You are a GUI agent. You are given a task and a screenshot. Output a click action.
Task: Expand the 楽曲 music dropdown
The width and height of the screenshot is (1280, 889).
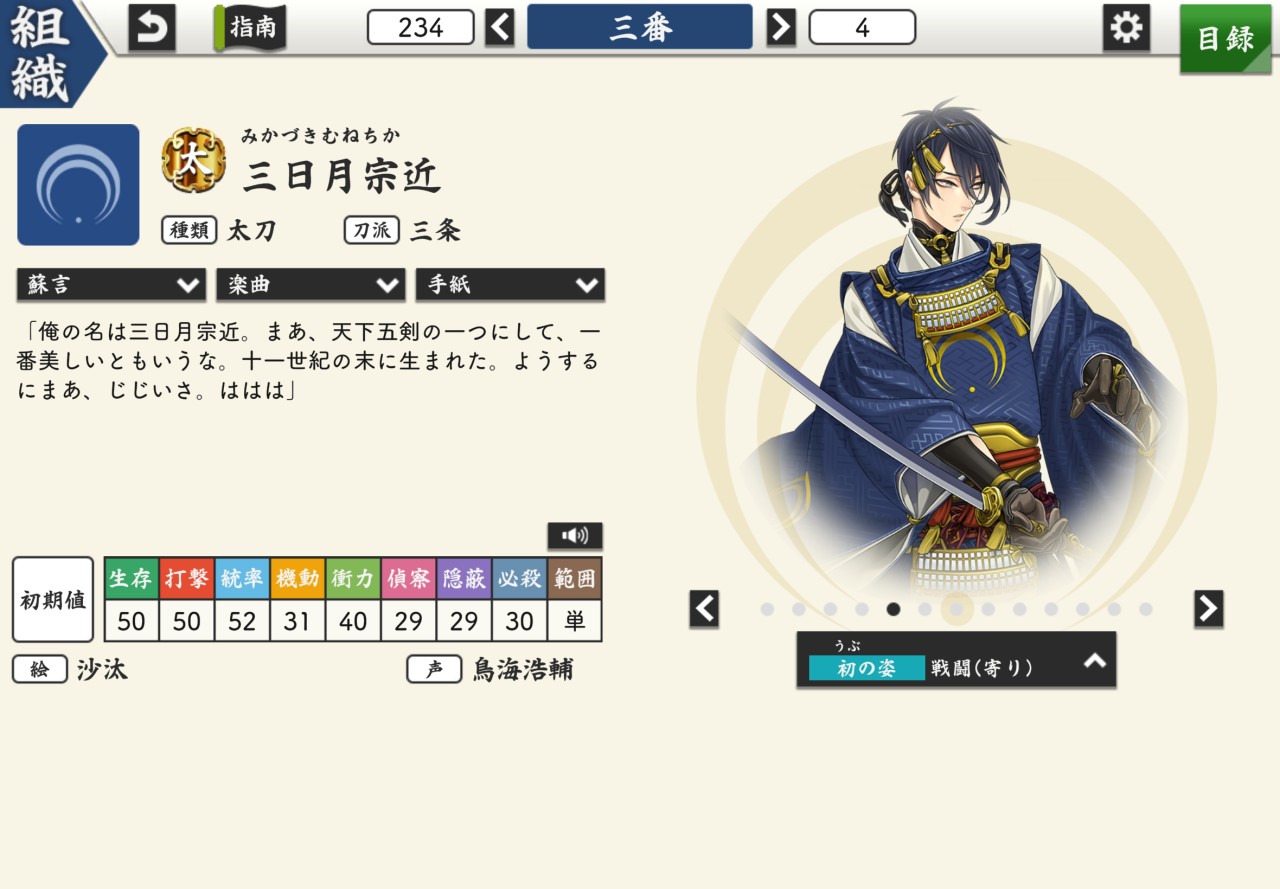coord(310,285)
